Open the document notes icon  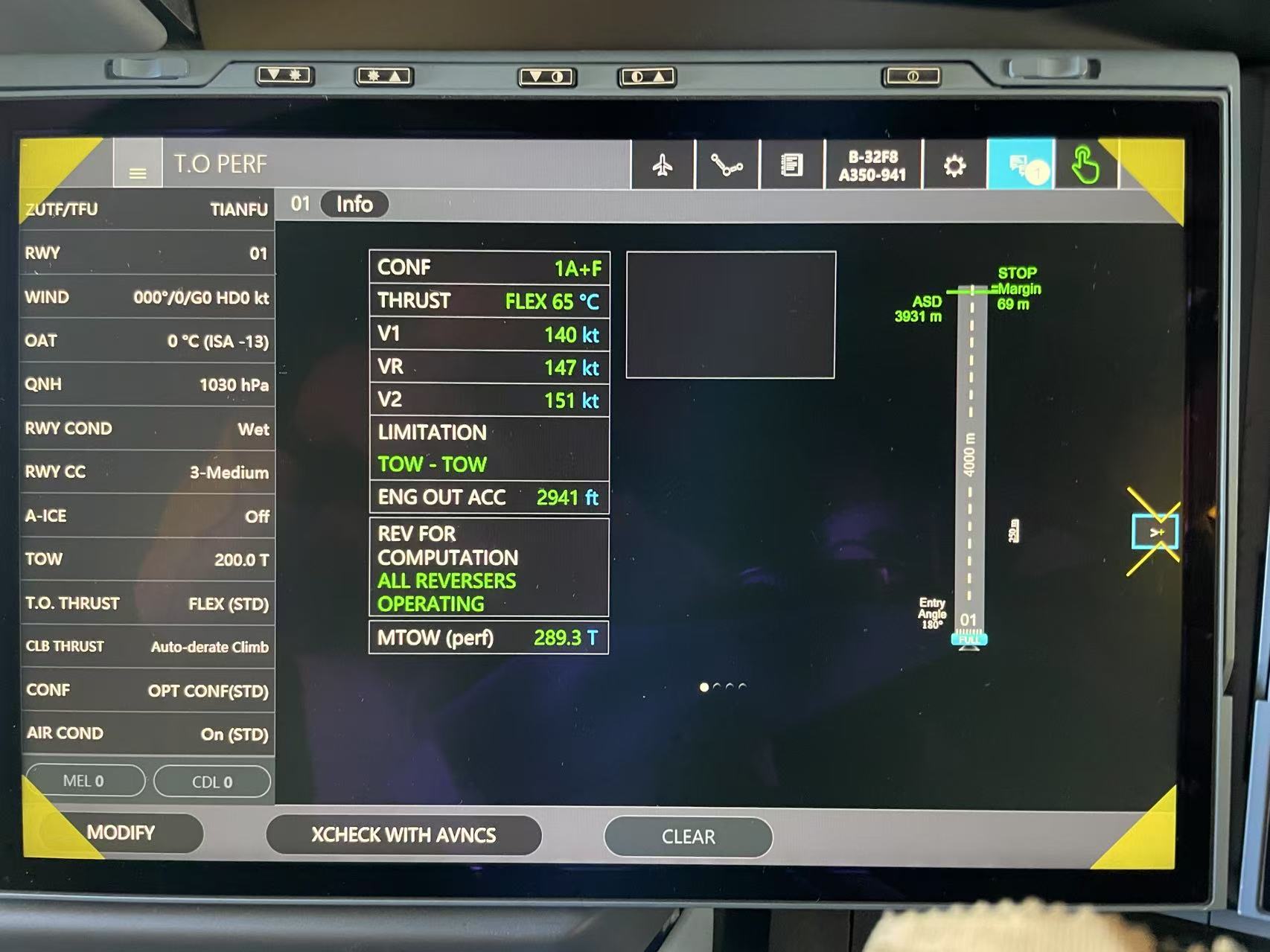[791, 164]
